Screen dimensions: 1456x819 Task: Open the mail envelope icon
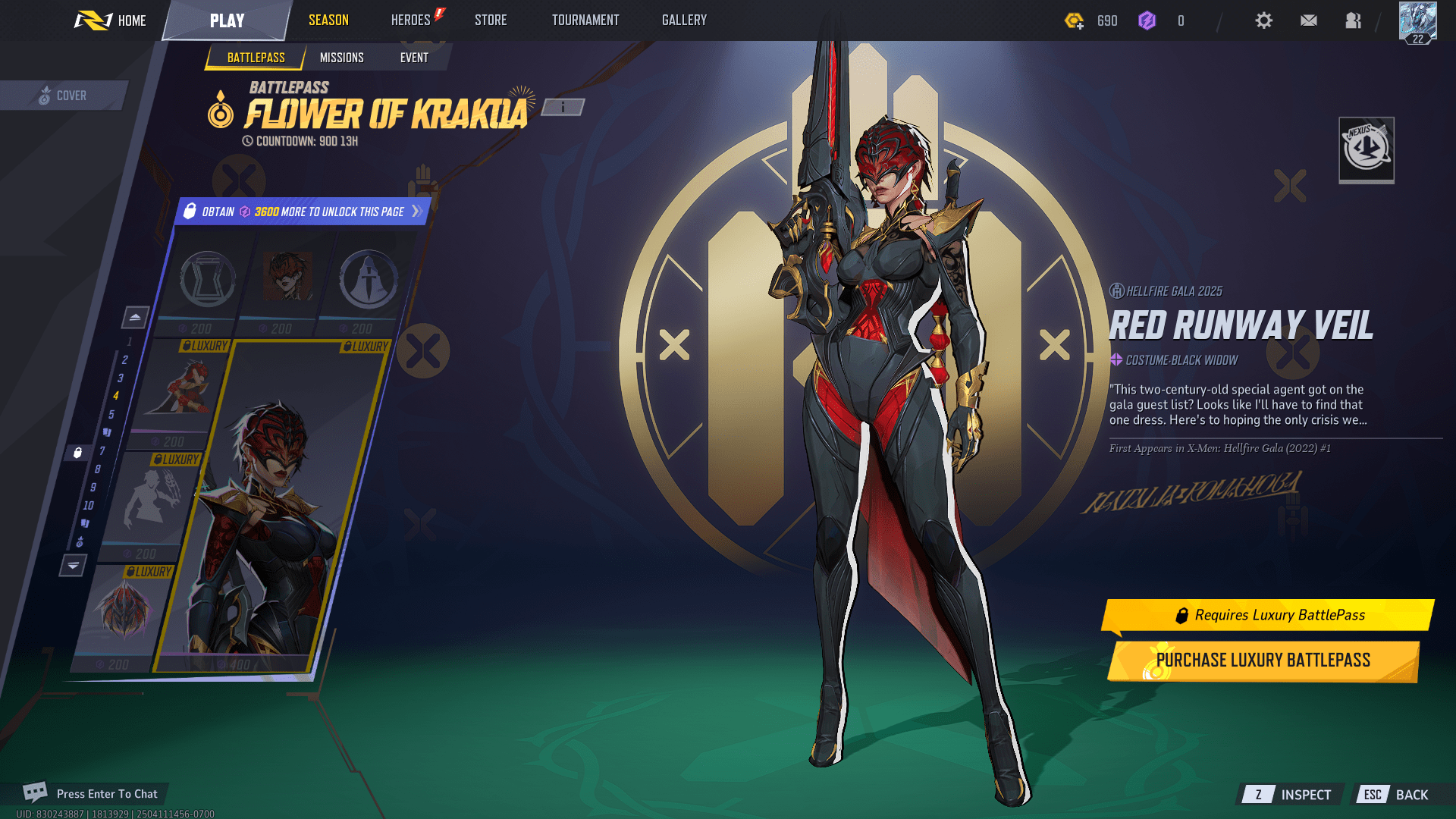[x=1309, y=20]
